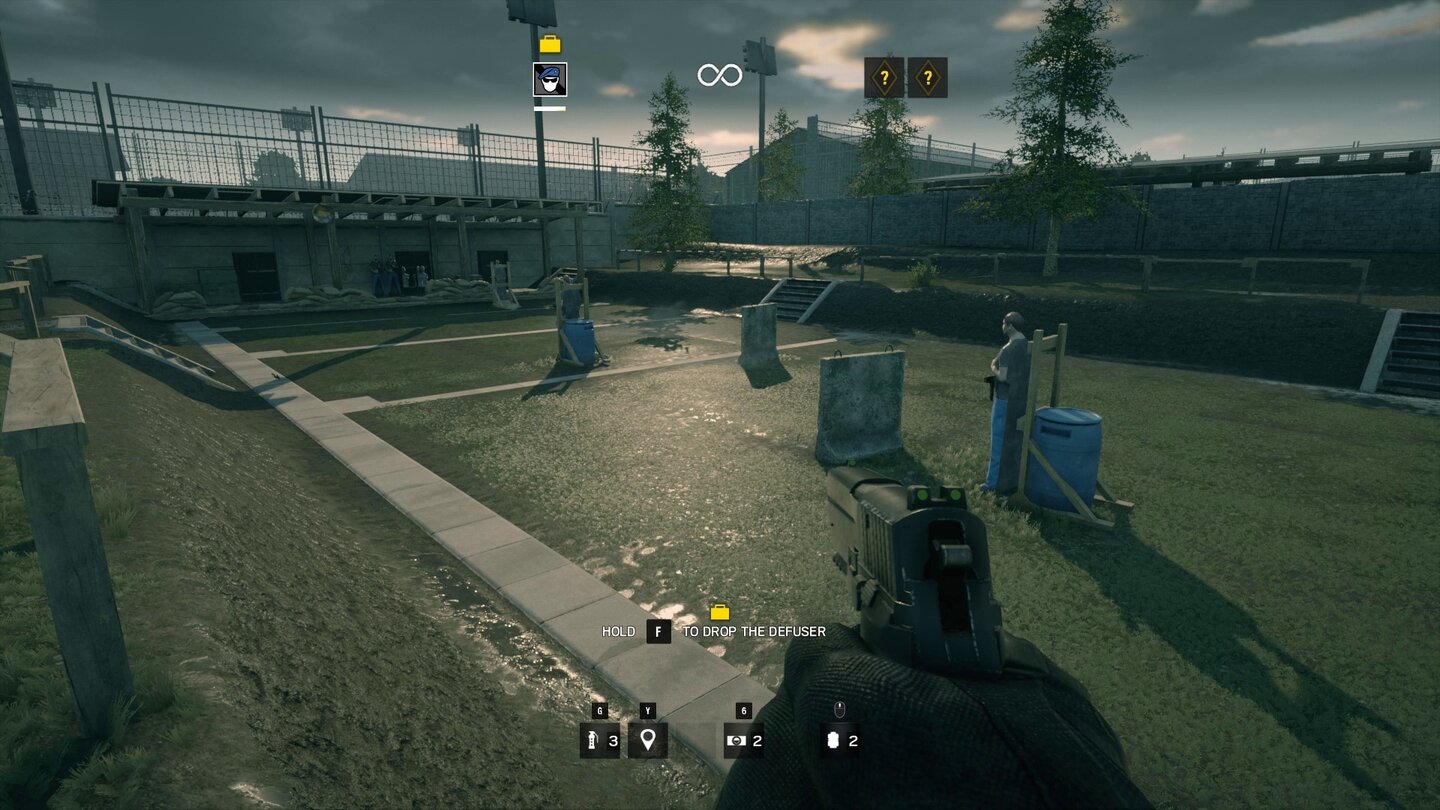The image size is (1440, 810).
Task: Click the yellow defuser briefcase indicator top-left
Action: (x=549, y=44)
